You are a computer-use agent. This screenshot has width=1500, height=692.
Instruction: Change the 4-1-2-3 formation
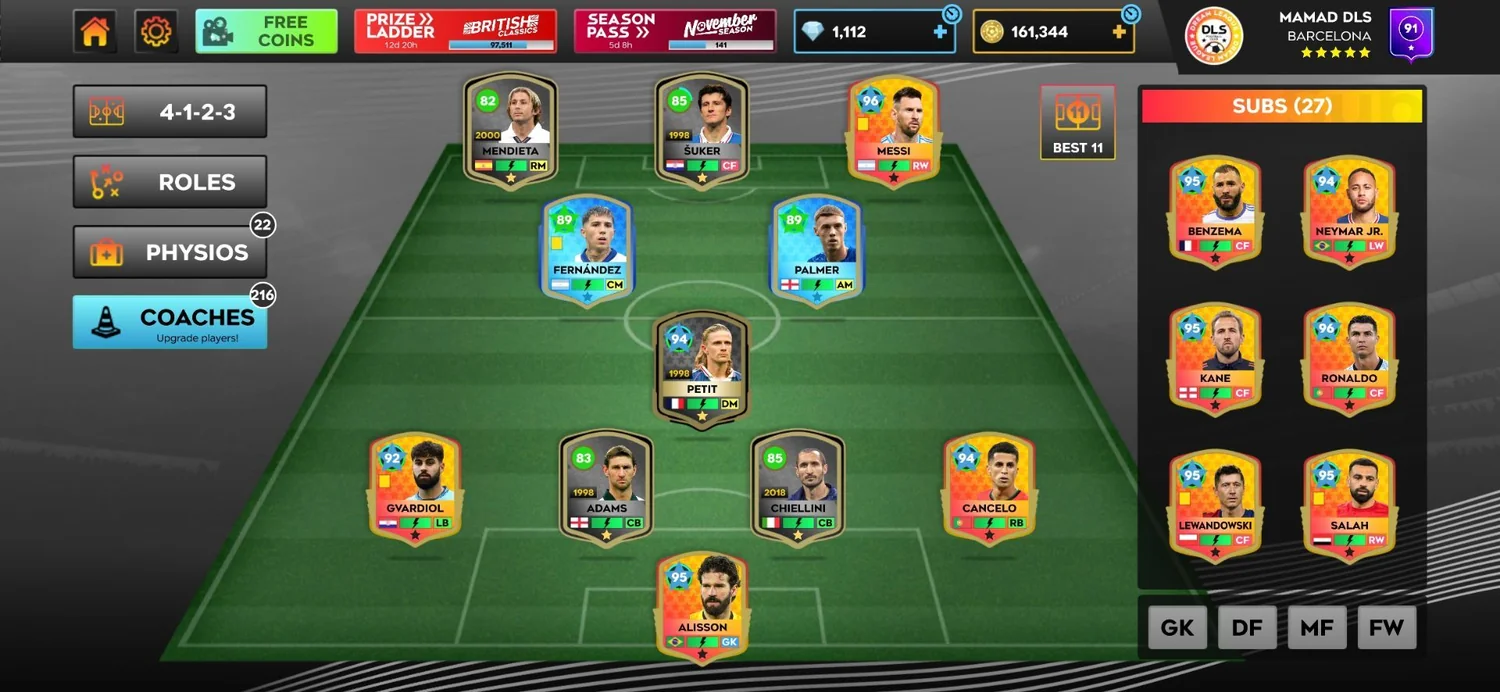tap(170, 112)
